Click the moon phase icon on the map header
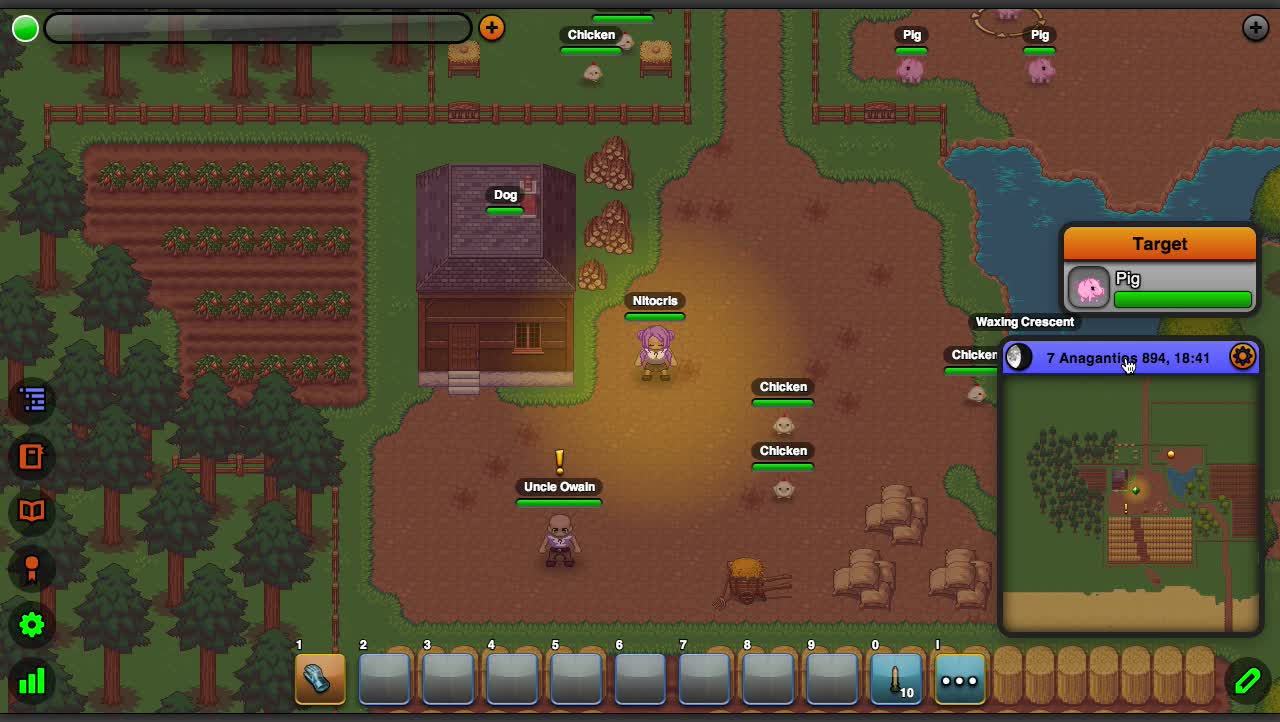 pos(1017,356)
